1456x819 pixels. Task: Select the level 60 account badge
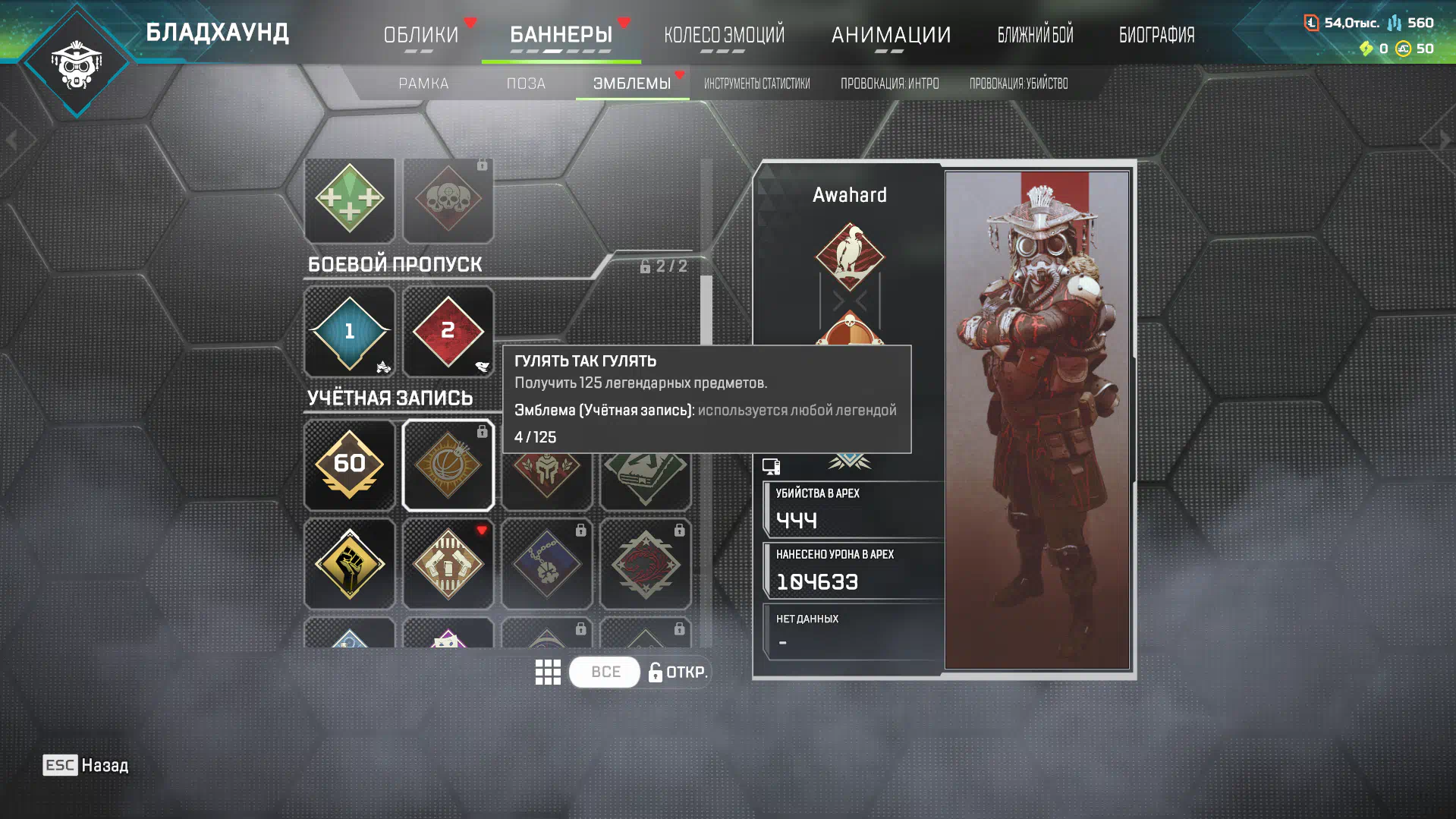(x=349, y=465)
